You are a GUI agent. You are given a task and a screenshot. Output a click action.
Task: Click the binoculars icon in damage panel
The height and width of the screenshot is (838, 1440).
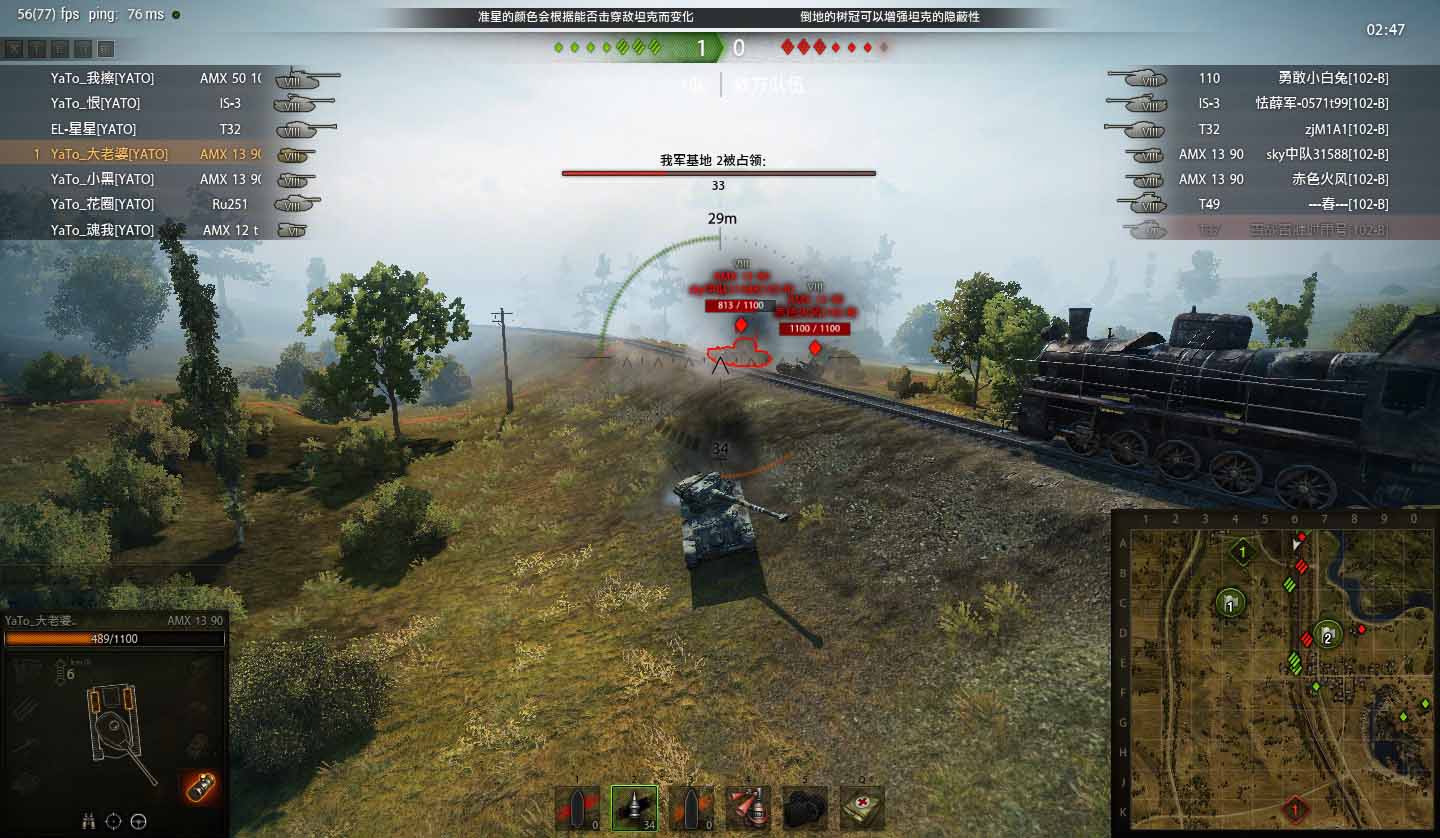90,821
